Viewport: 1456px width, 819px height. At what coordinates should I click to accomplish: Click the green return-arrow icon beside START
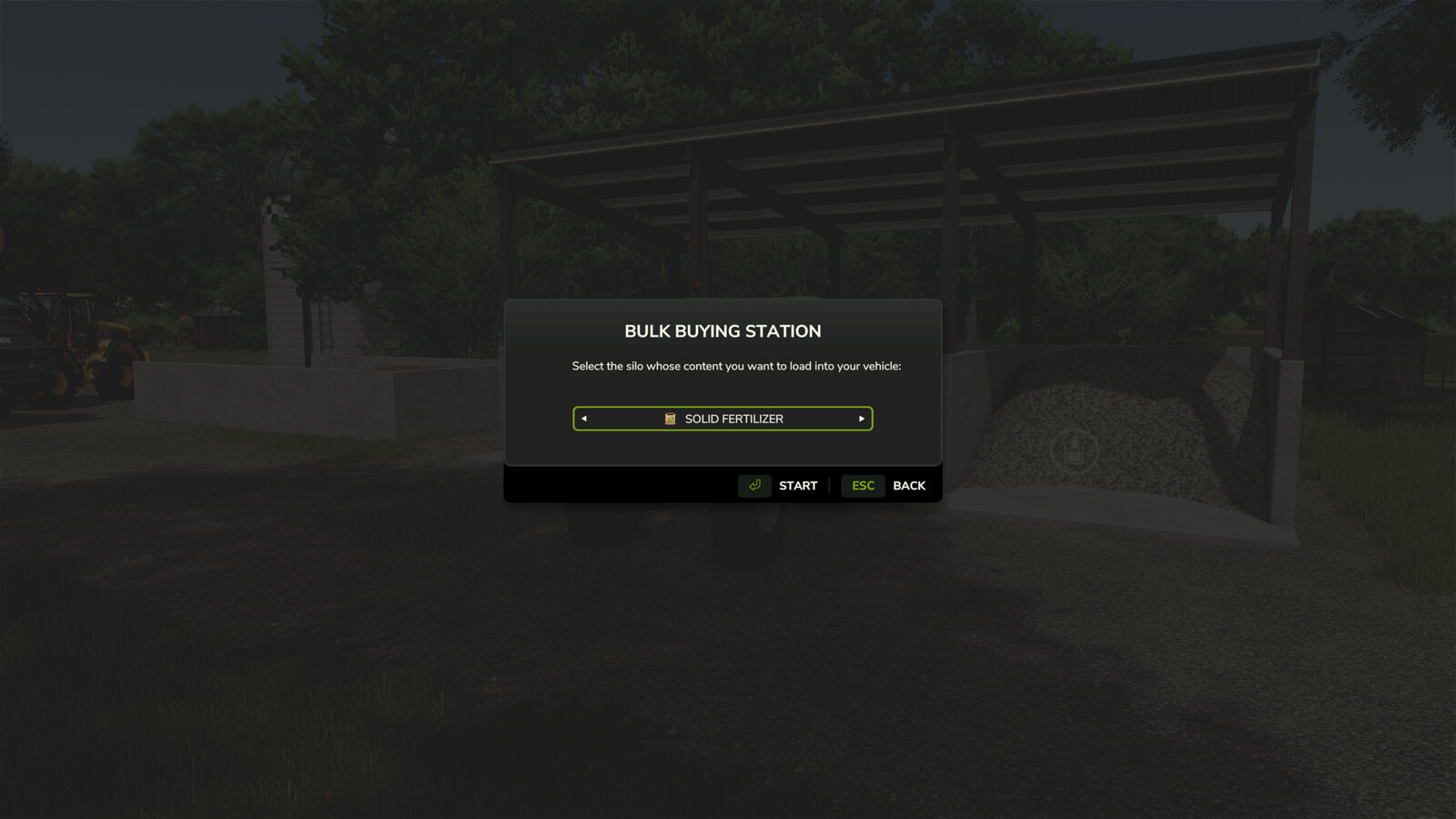[x=753, y=485]
